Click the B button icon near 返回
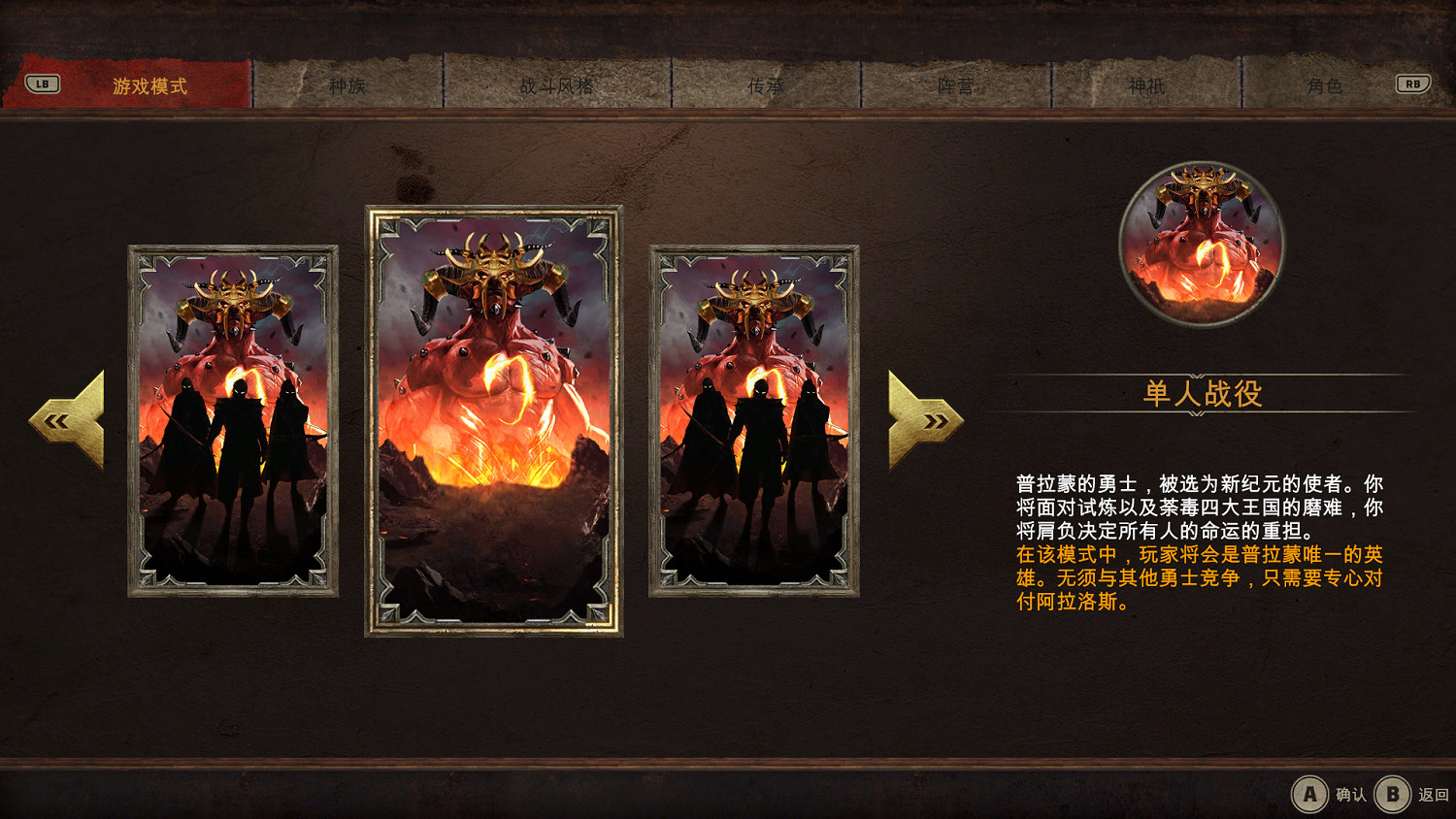This screenshot has width=1456, height=819. tap(1391, 792)
